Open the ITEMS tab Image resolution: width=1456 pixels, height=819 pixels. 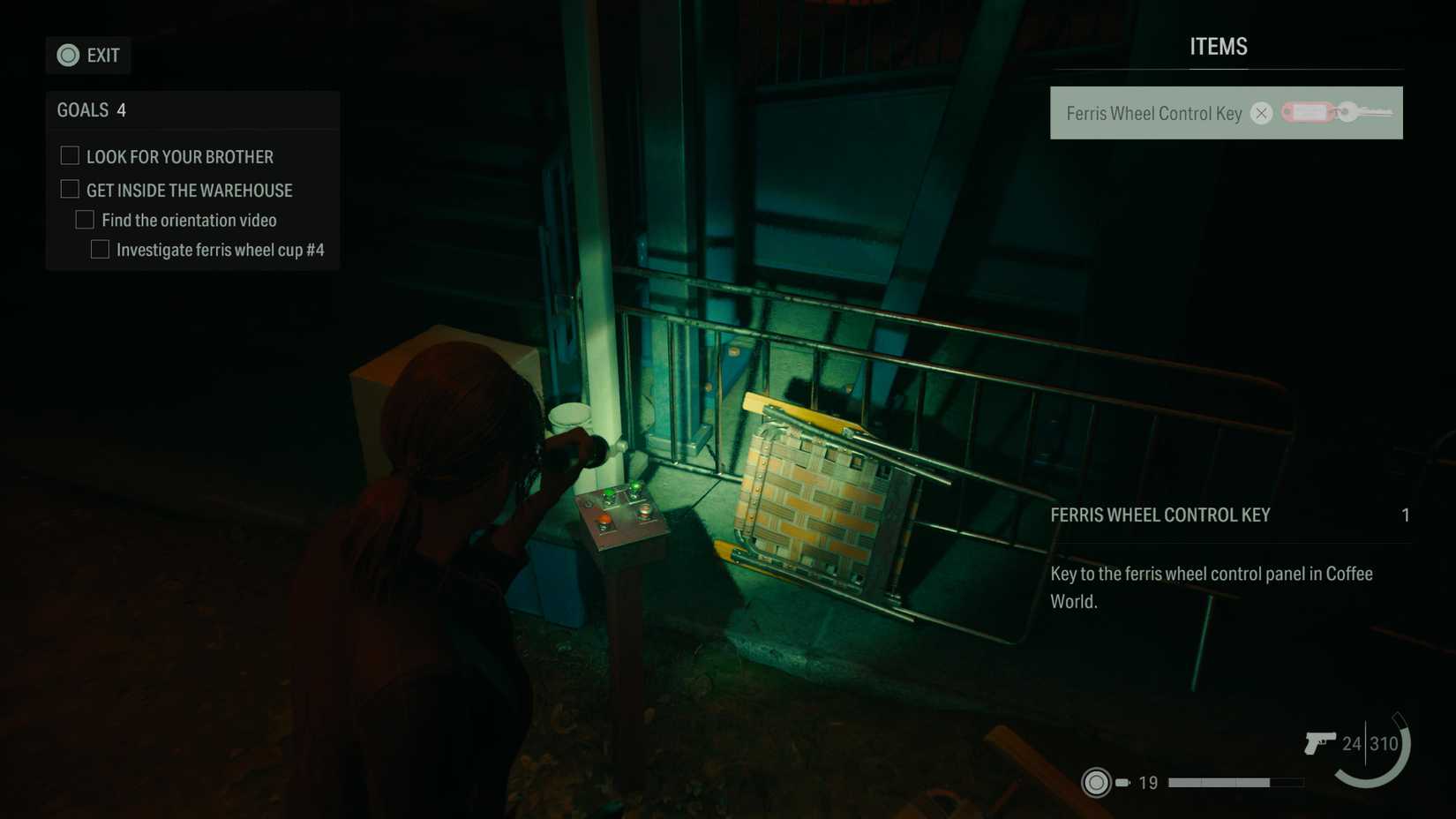[1219, 46]
